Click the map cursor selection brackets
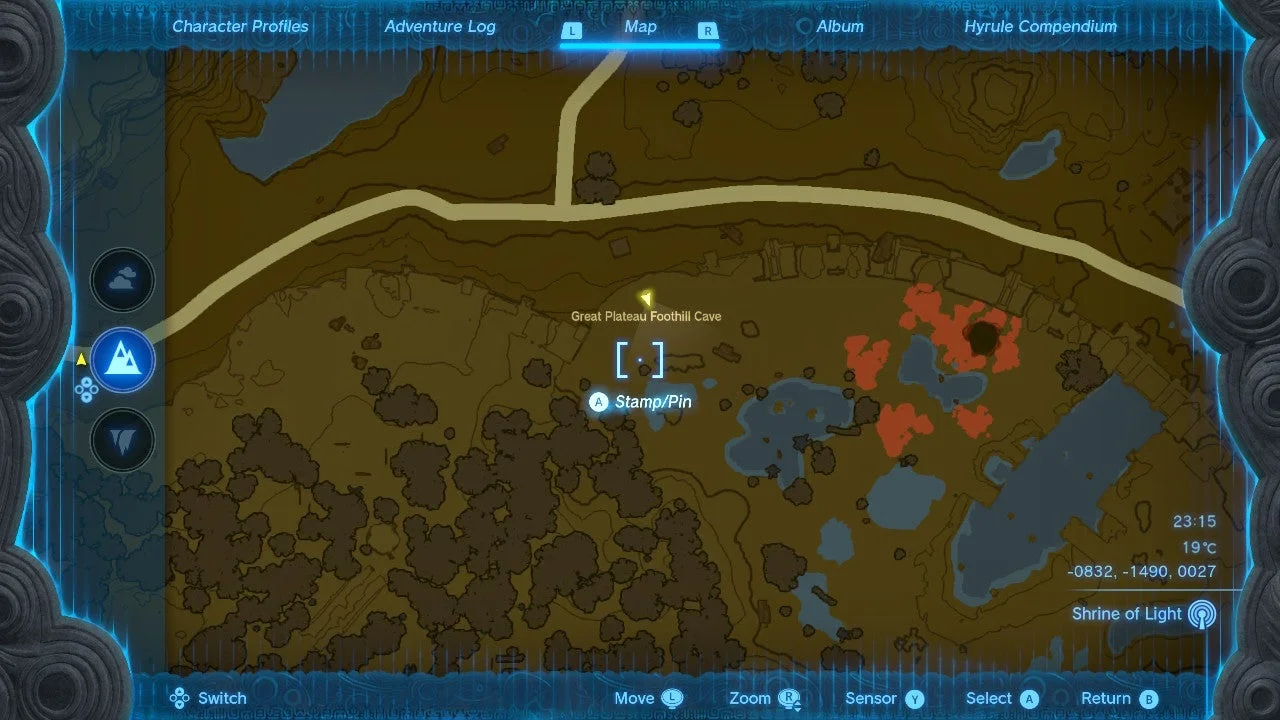This screenshot has width=1280, height=720. pyautogui.click(x=642, y=360)
